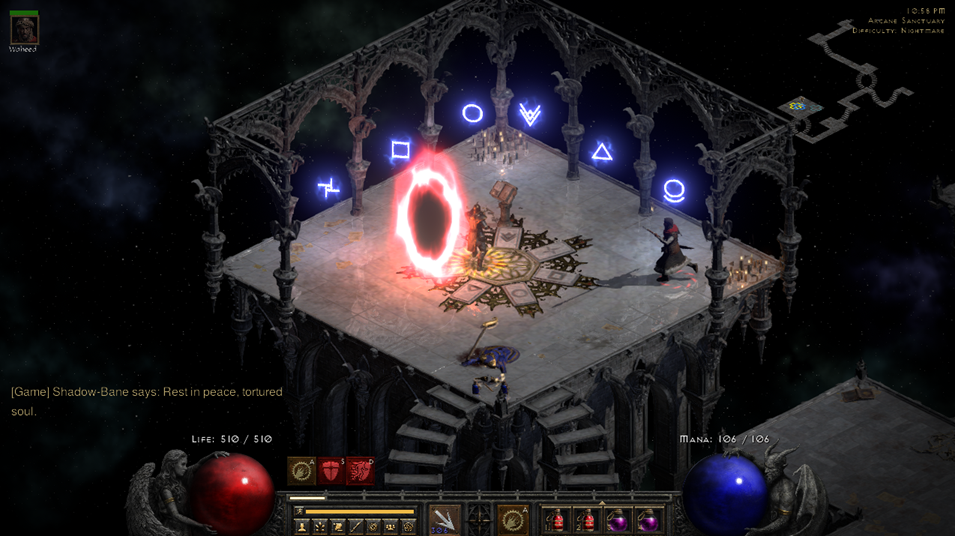
Task: Open the character sheet from the mini menu
Action: pos(302,526)
